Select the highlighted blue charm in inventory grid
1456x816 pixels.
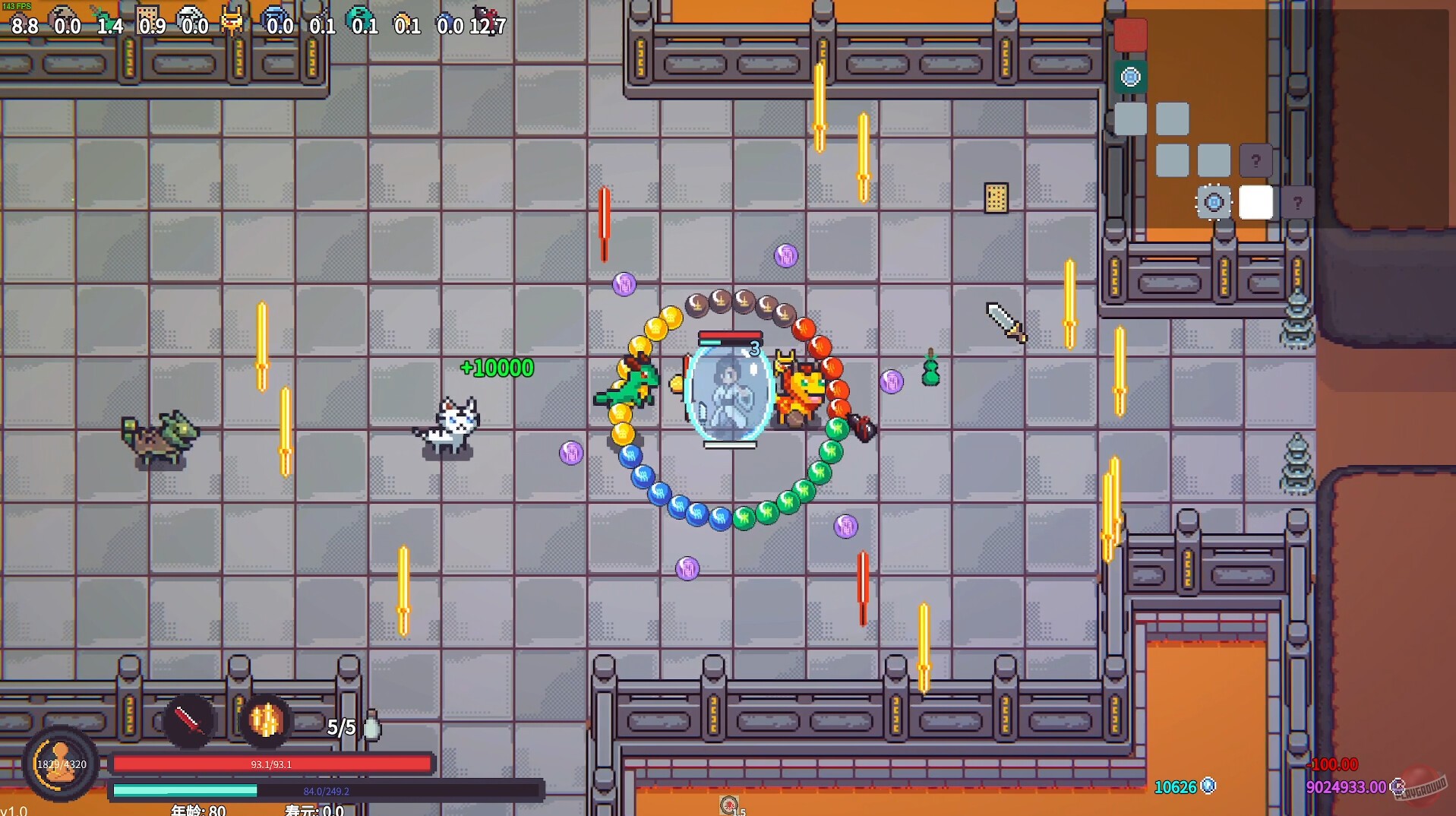pos(1214,201)
